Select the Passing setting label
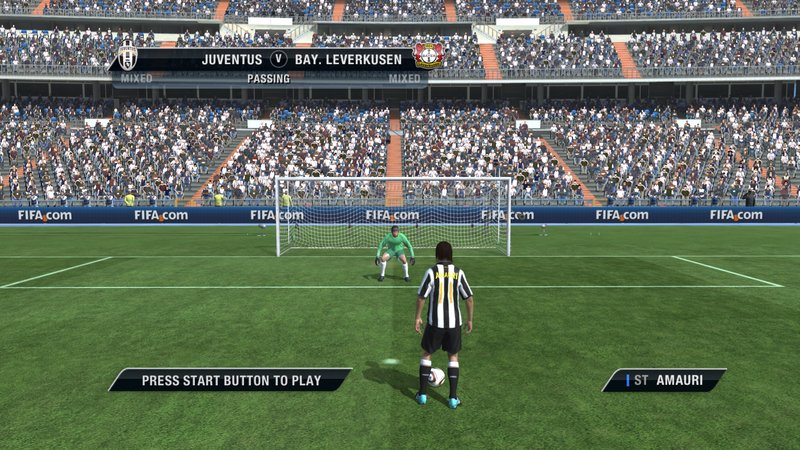 [268, 78]
